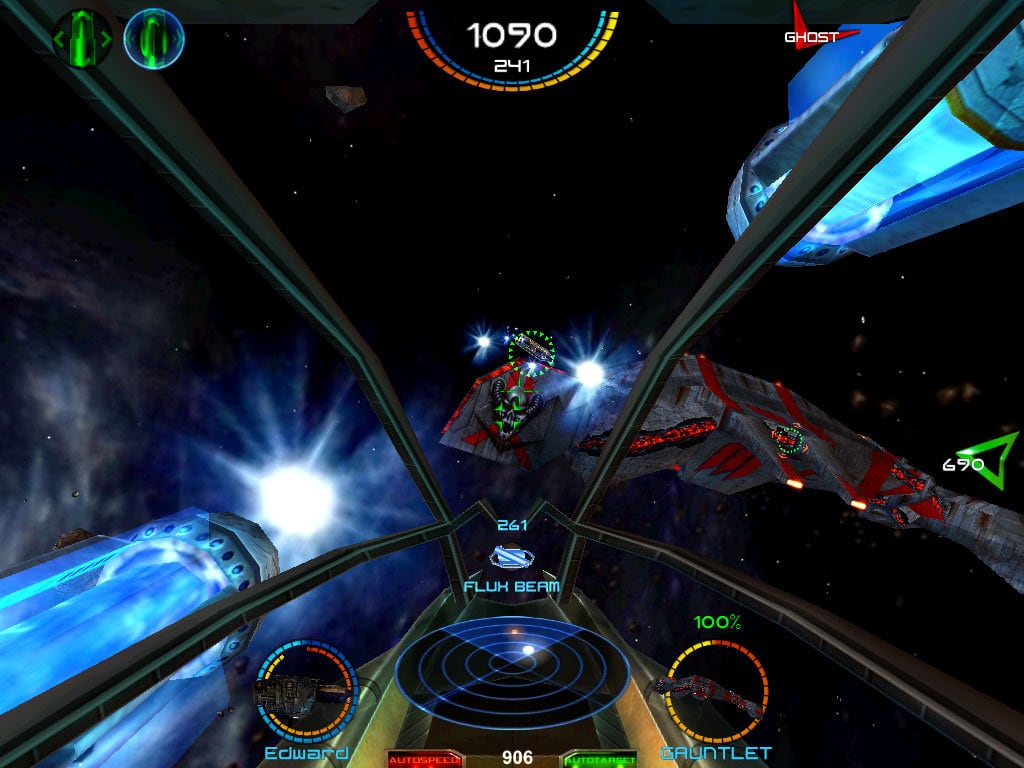
Task: Select the Flux Beam weapon icon
Action: (512, 558)
